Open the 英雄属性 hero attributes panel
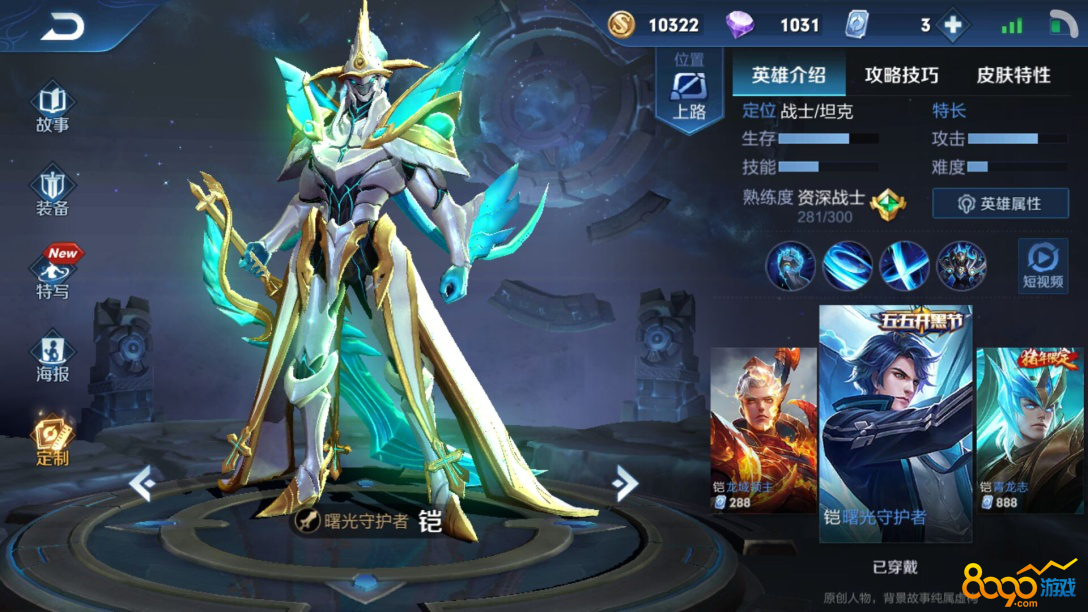 [1000, 204]
